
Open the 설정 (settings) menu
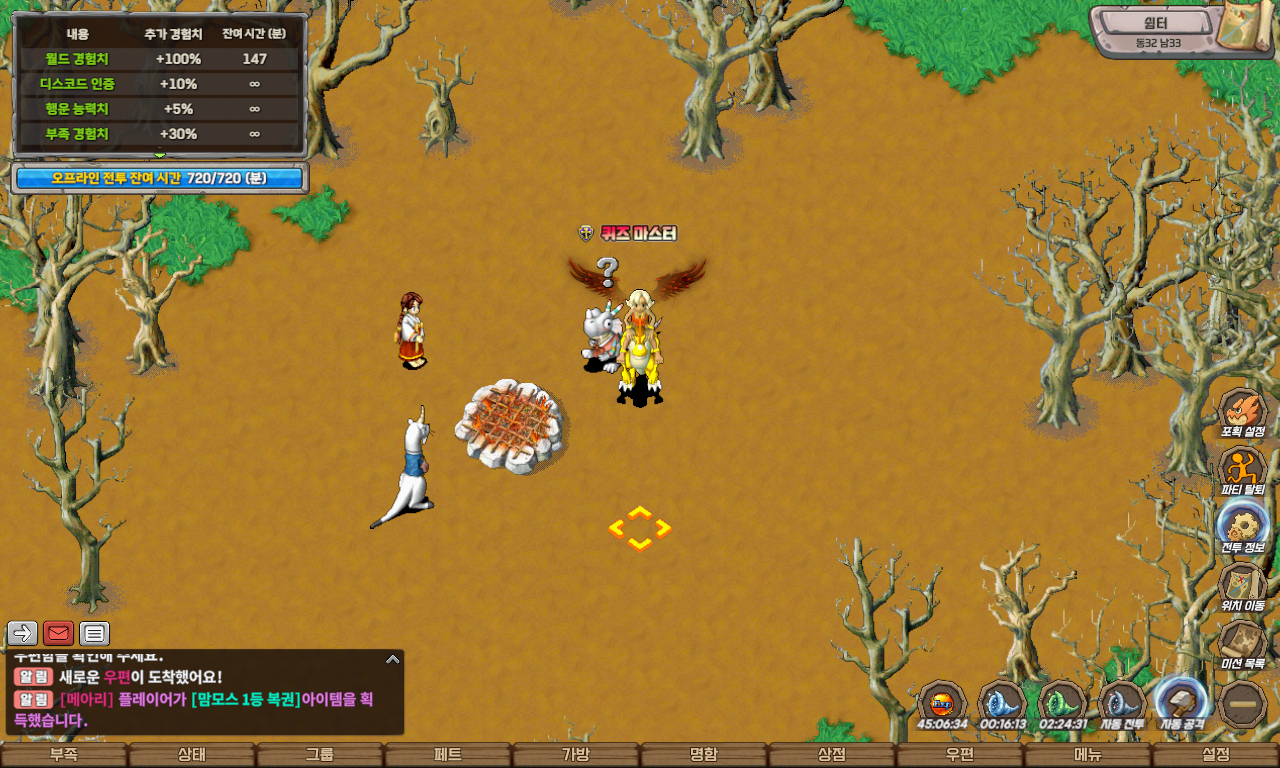[1216, 755]
